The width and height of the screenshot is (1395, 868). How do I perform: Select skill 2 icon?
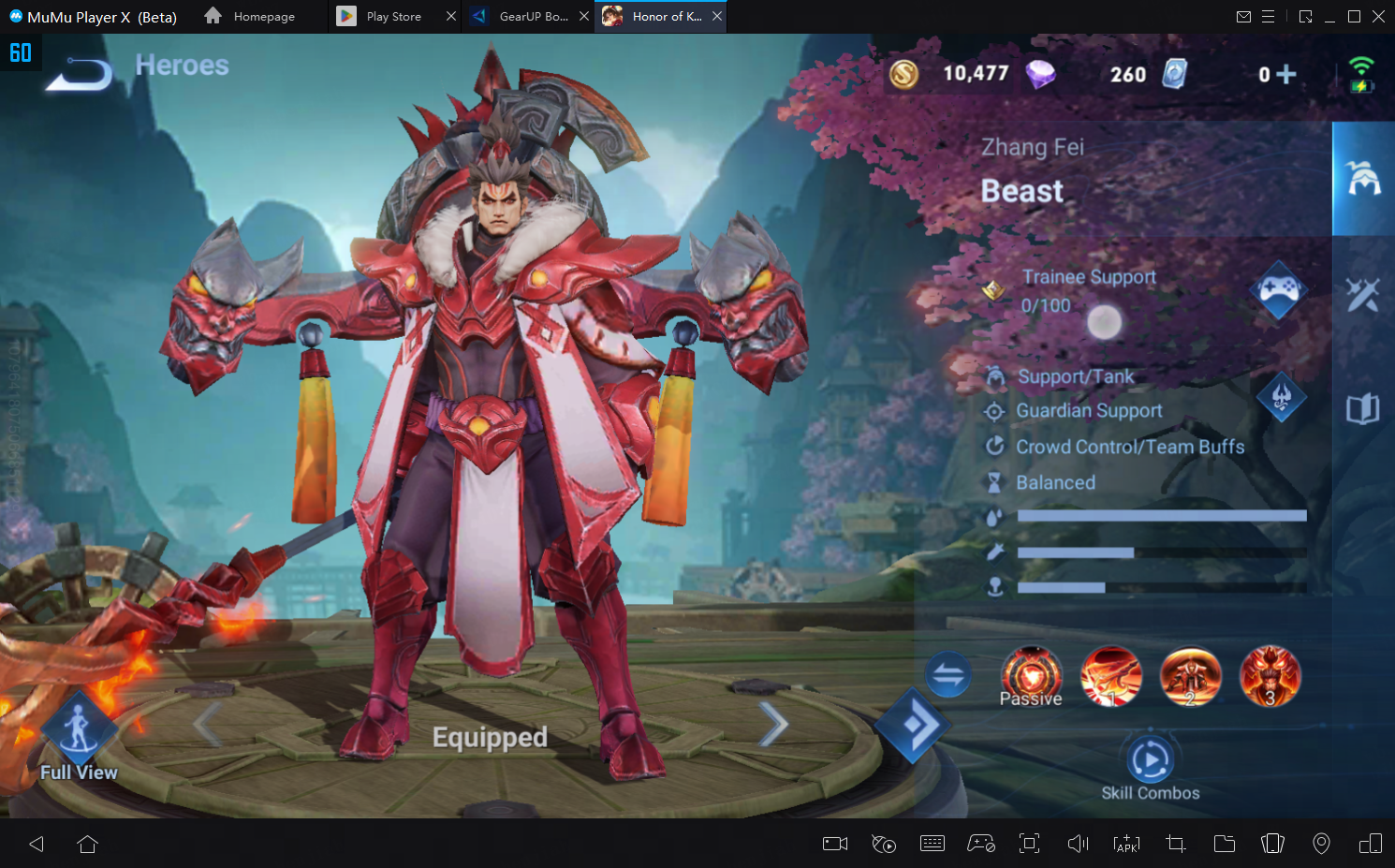pos(1191,676)
